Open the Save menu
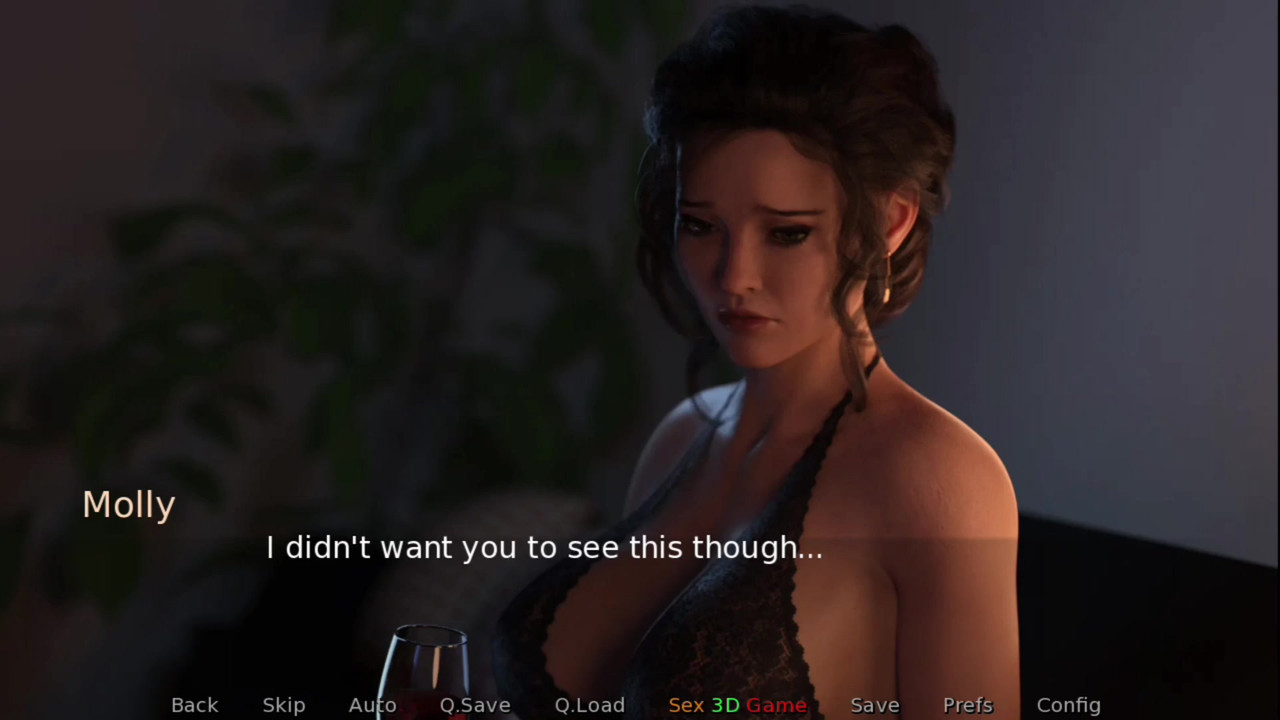This screenshot has width=1280, height=720. [x=875, y=705]
